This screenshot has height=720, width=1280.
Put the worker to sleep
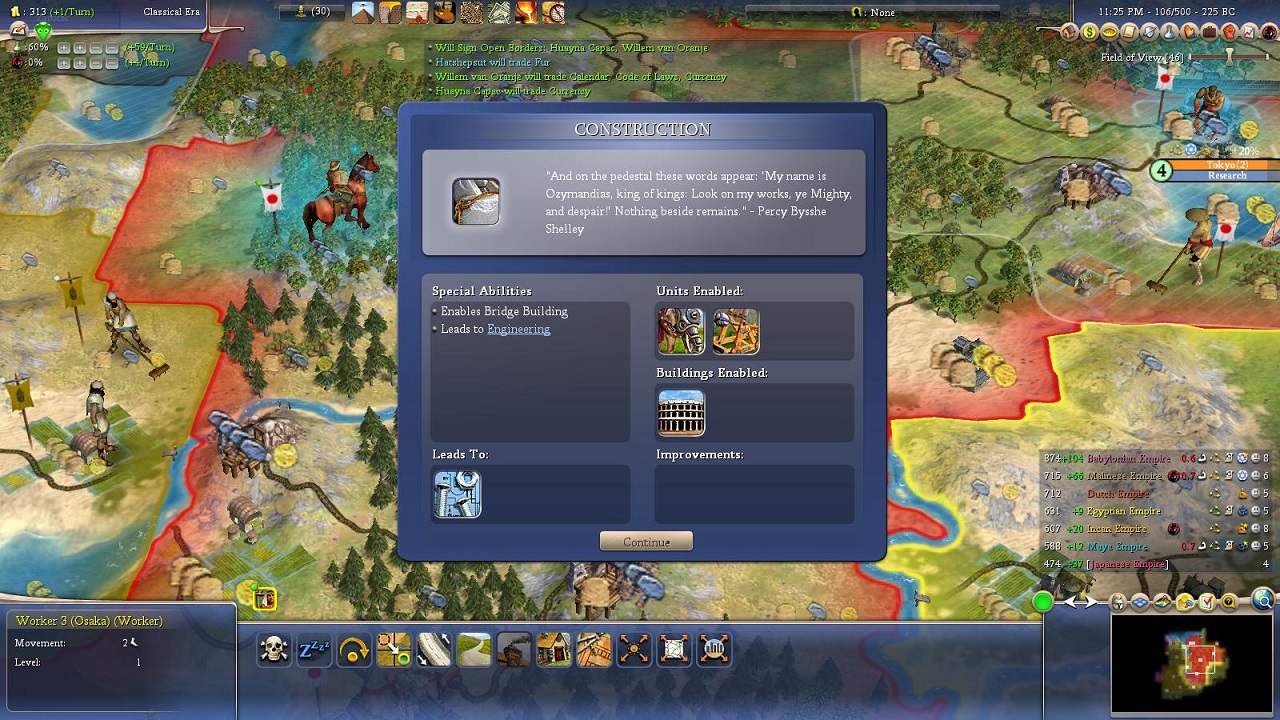314,650
